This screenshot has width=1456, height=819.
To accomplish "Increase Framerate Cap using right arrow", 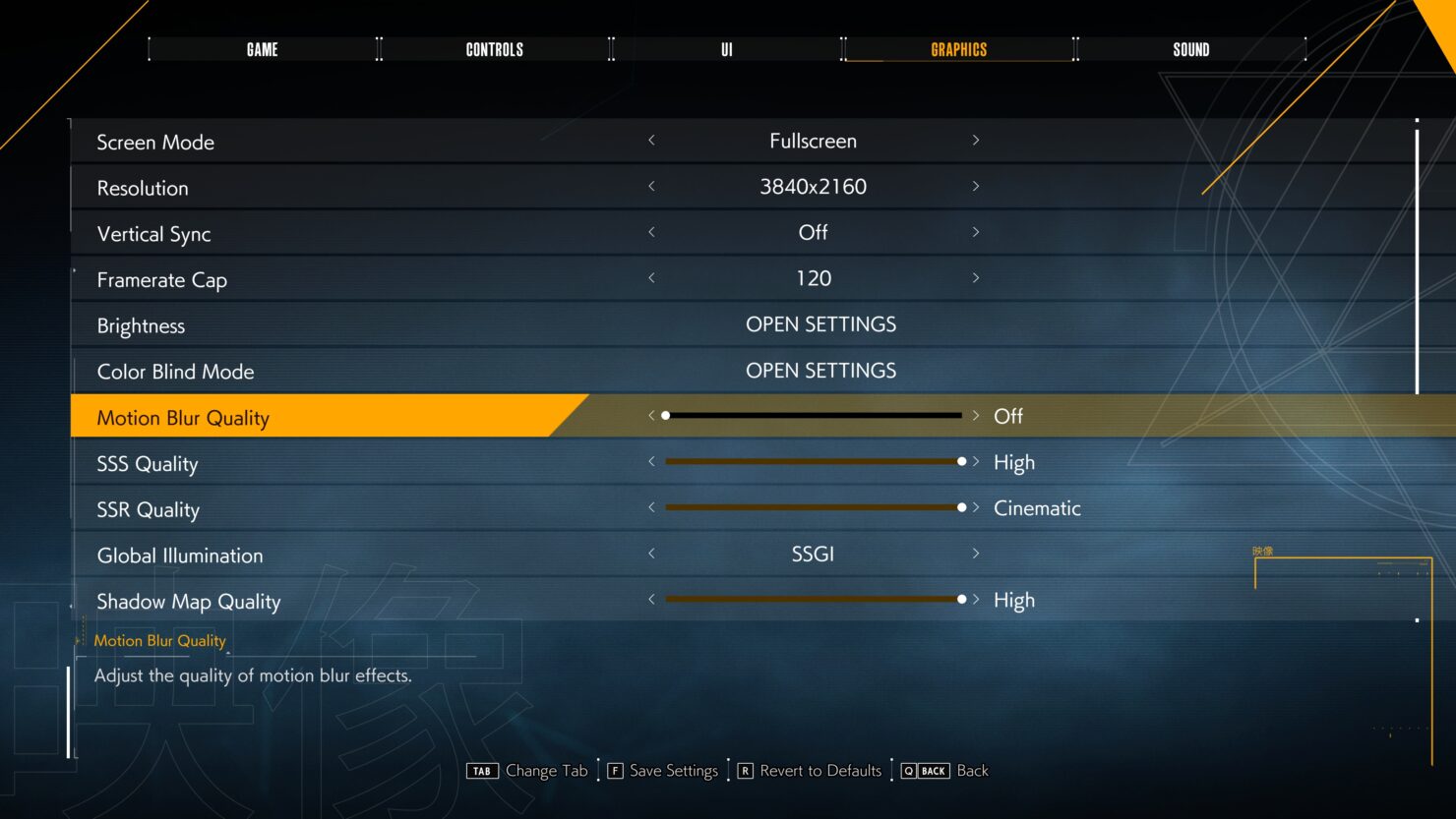I will coord(975,278).
